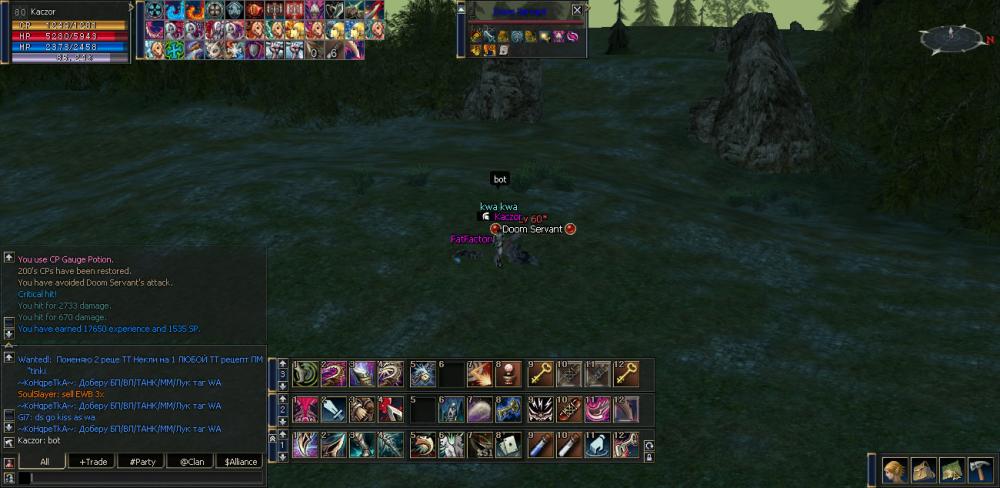Use the gold key in top hotbar slot 9
The image size is (1000, 488).
pyautogui.click(x=541, y=374)
